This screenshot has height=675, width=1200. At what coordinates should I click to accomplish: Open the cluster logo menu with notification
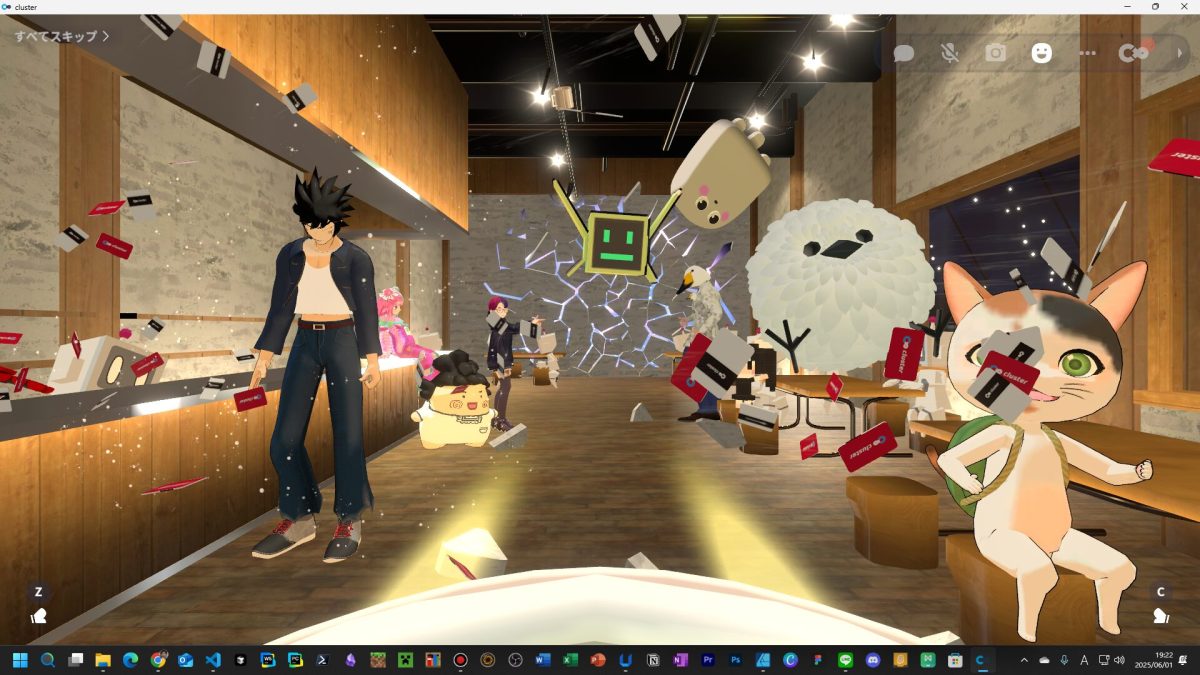tap(1134, 53)
